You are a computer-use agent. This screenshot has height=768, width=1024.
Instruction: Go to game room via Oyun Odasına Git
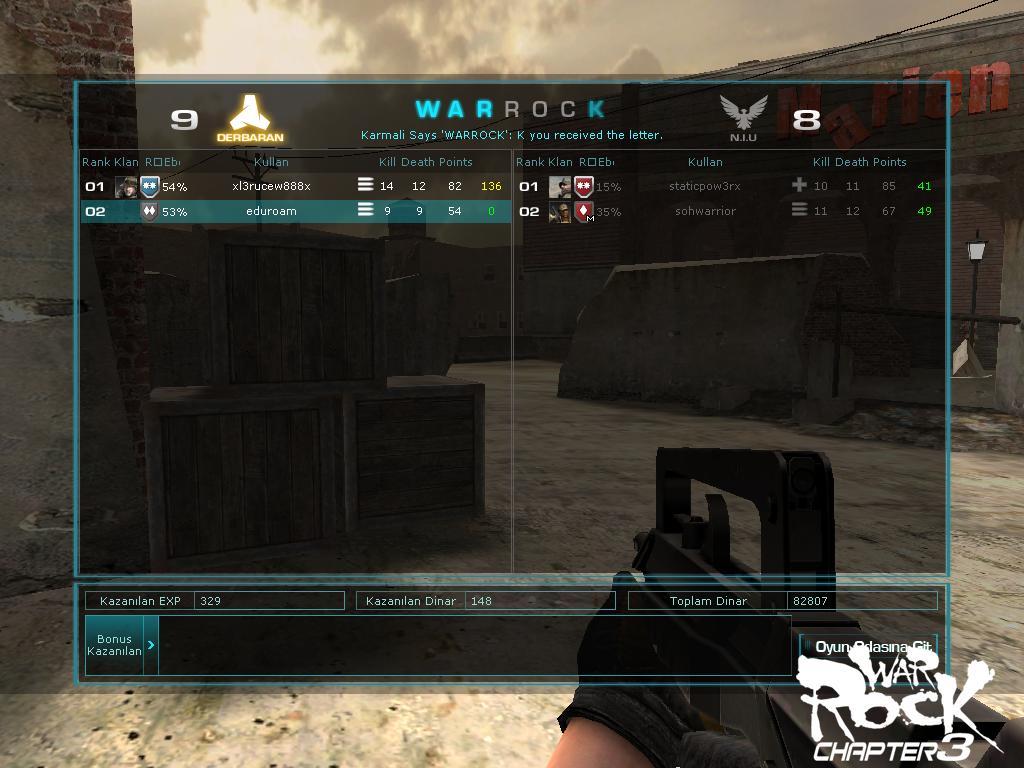click(x=872, y=647)
